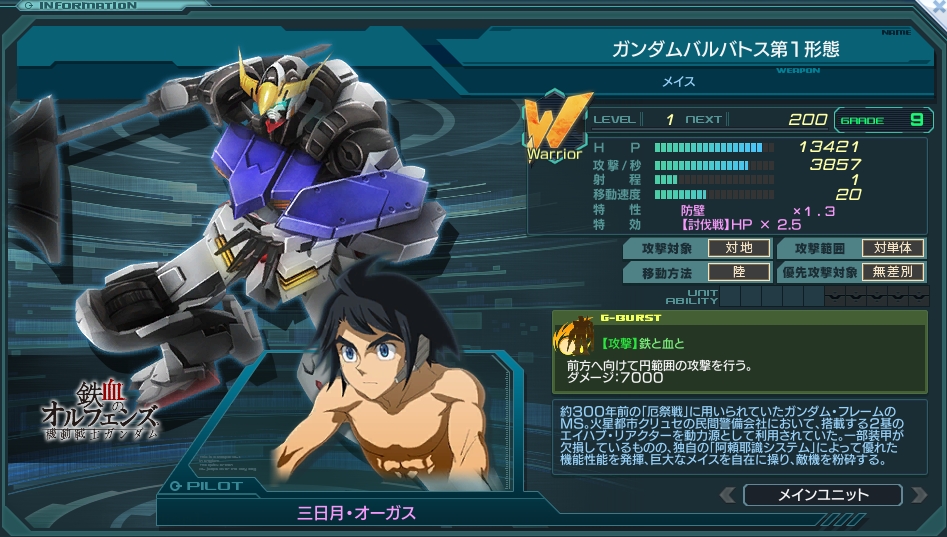Click the メインユニット button
The image size is (947, 537).
tap(821, 495)
